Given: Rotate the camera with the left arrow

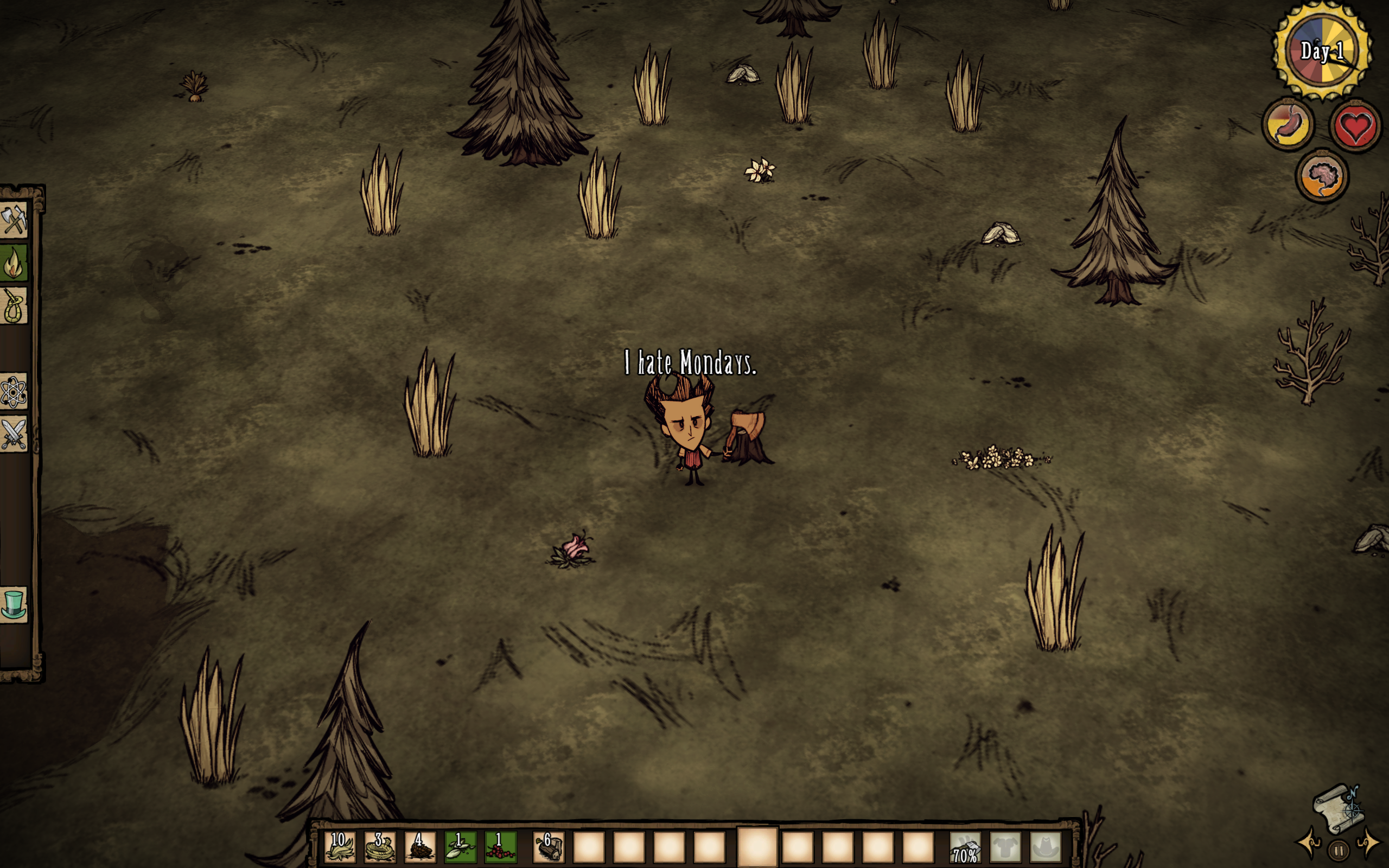Looking at the screenshot, I should coord(1310,843).
